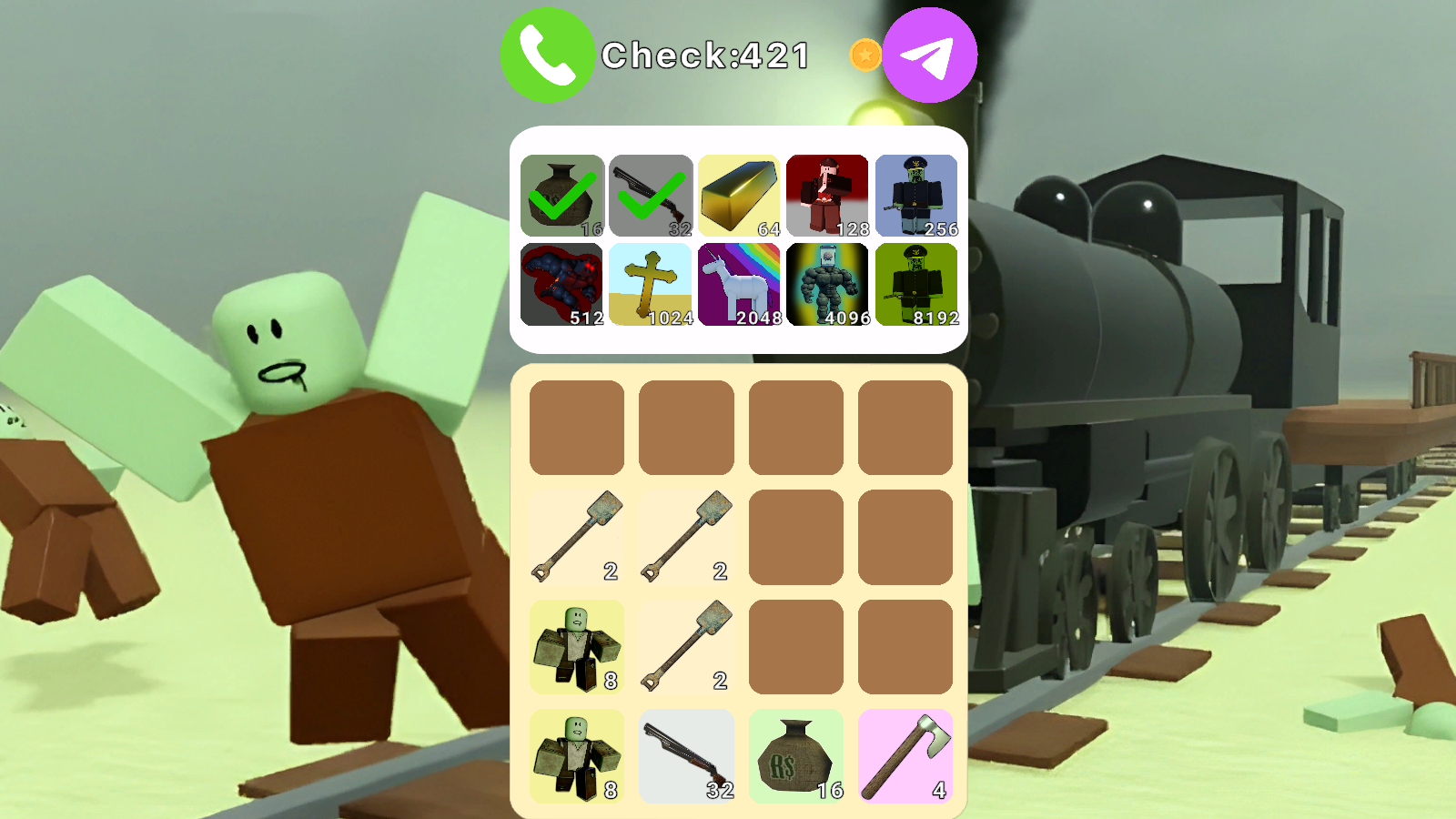Select the zombie soldier tile showing 8
This screenshot has height=819, width=1456.
point(578,645)
